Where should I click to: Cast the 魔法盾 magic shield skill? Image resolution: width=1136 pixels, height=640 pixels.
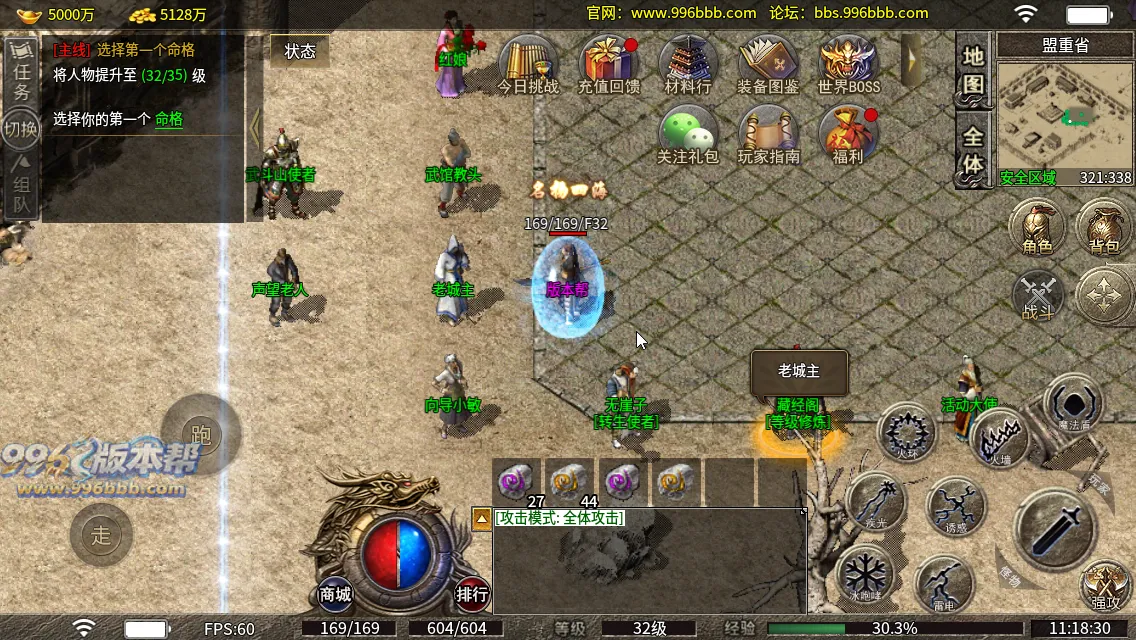(1073, 405)
